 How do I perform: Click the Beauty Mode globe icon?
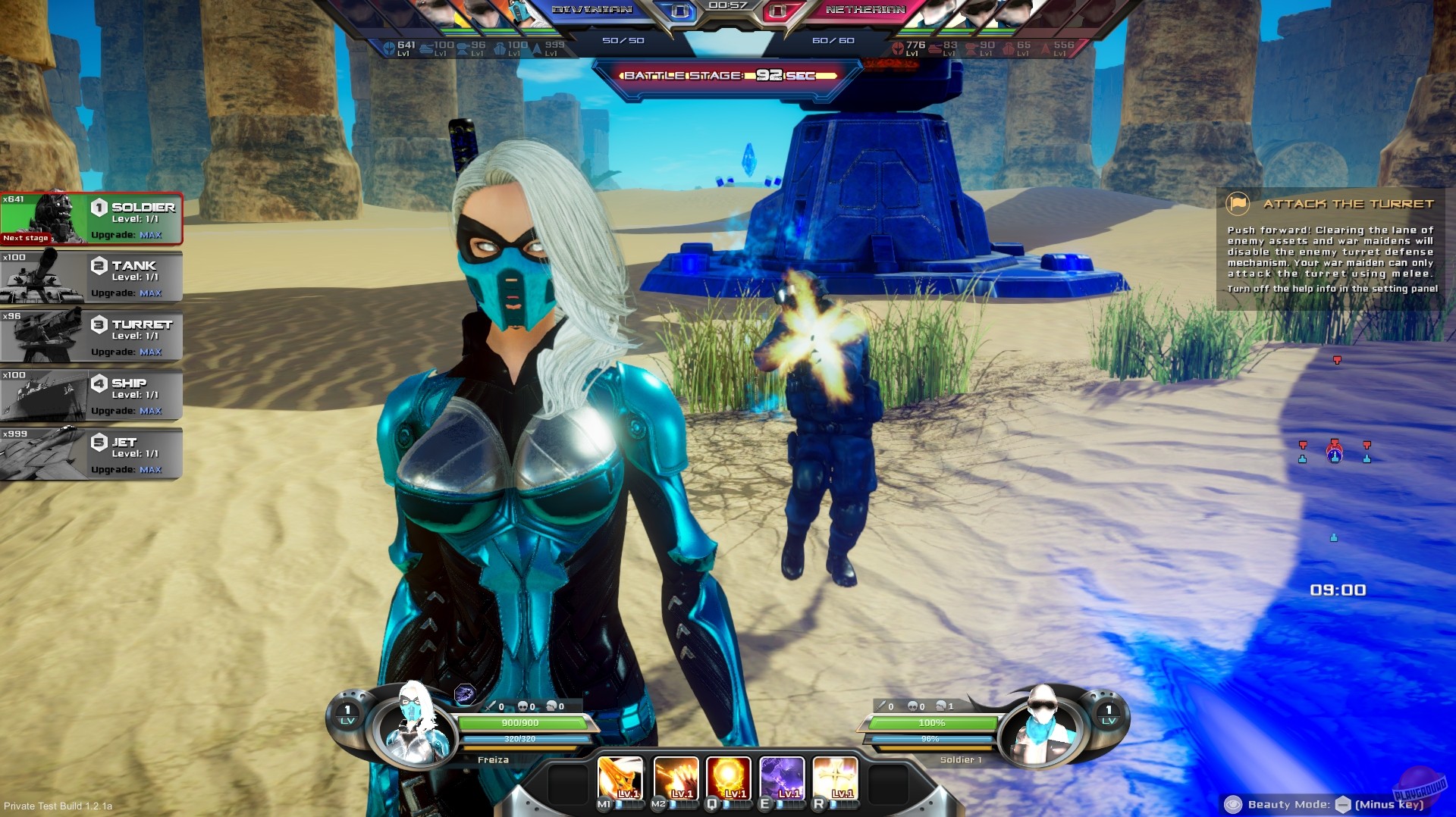point(1235,804)
